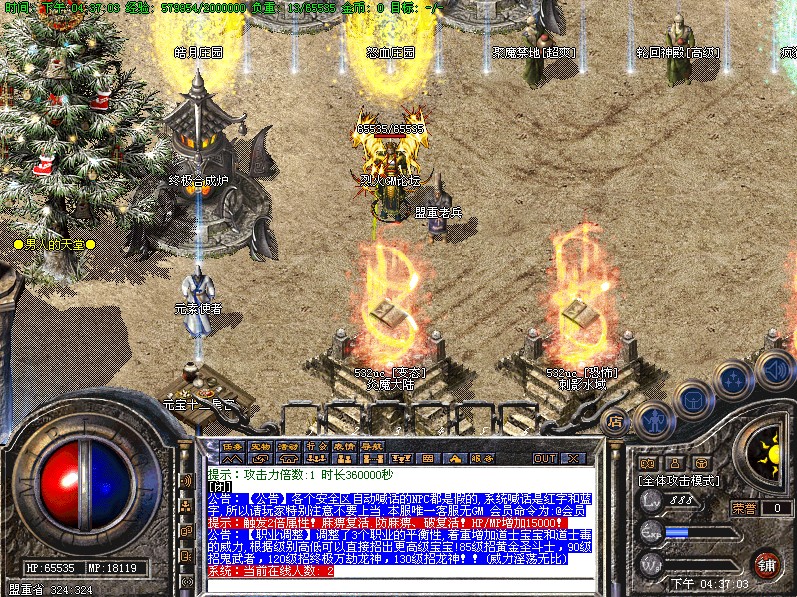797x597 pixels.
Task: Open the 导航 navigation tab
Action: (372, 444)
